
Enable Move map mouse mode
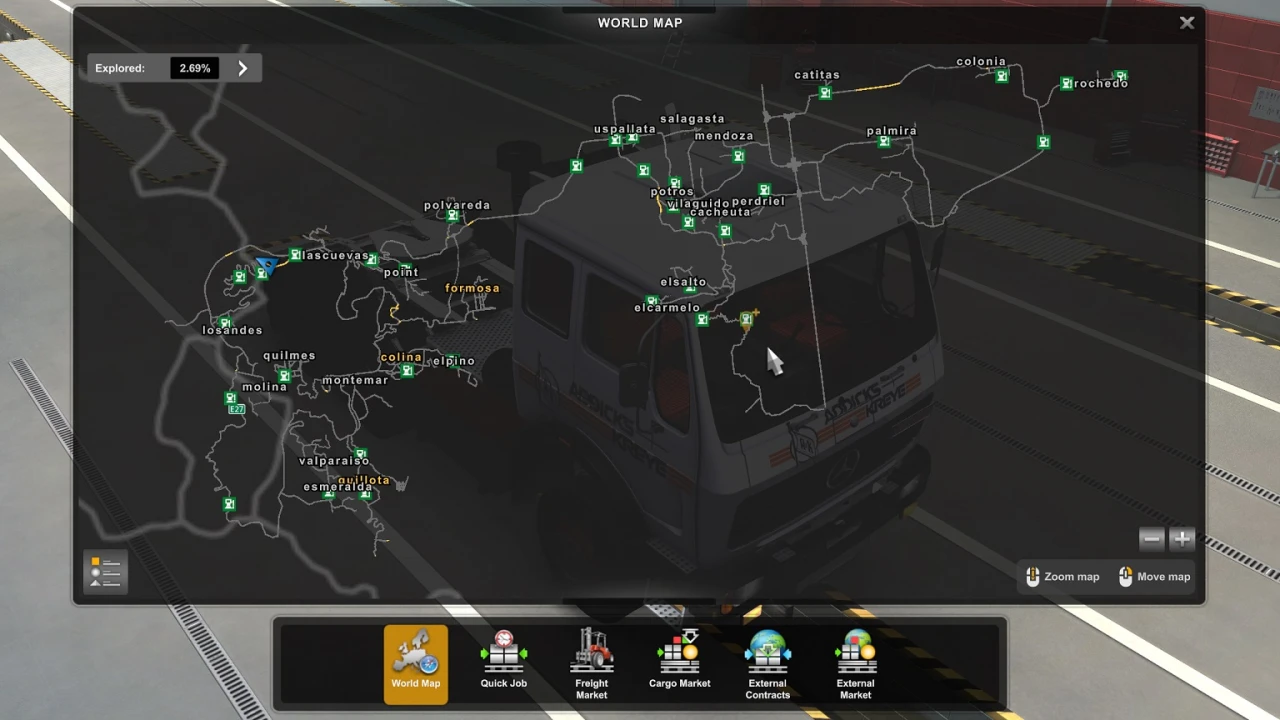(x=1153, y=576)
